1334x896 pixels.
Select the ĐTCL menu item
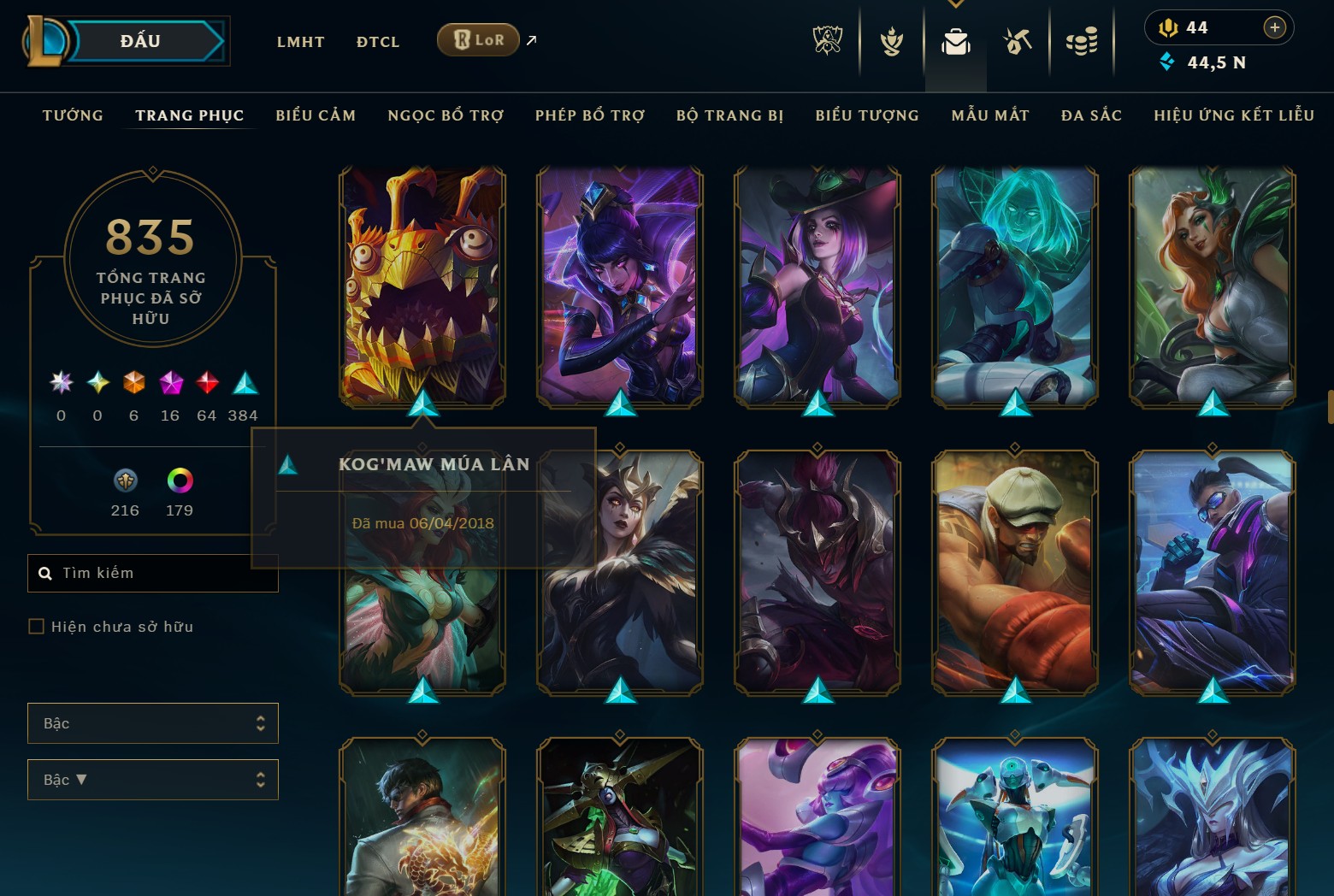coord(377,41)
